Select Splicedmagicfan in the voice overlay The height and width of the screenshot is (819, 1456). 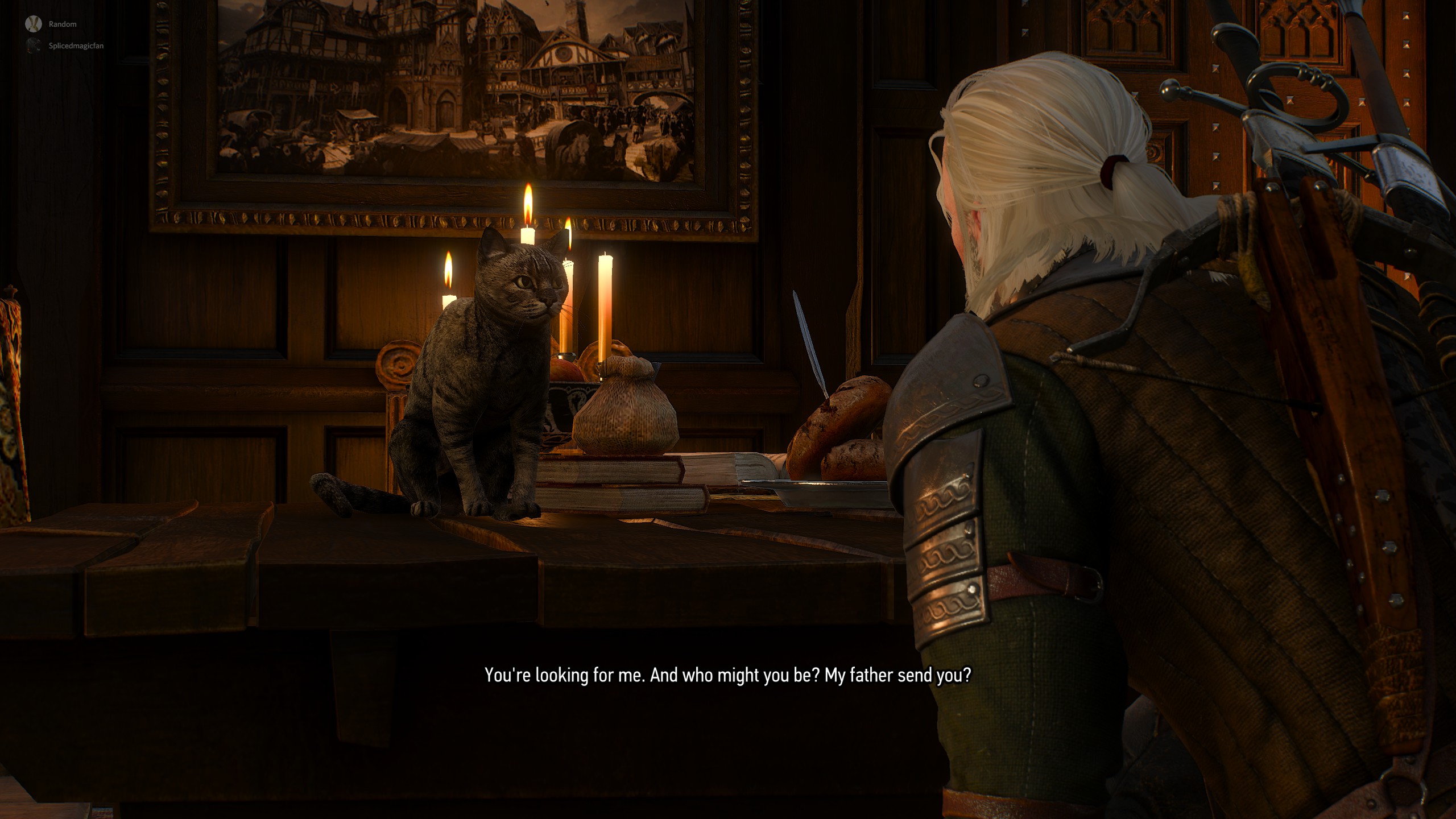coord(76,46)
